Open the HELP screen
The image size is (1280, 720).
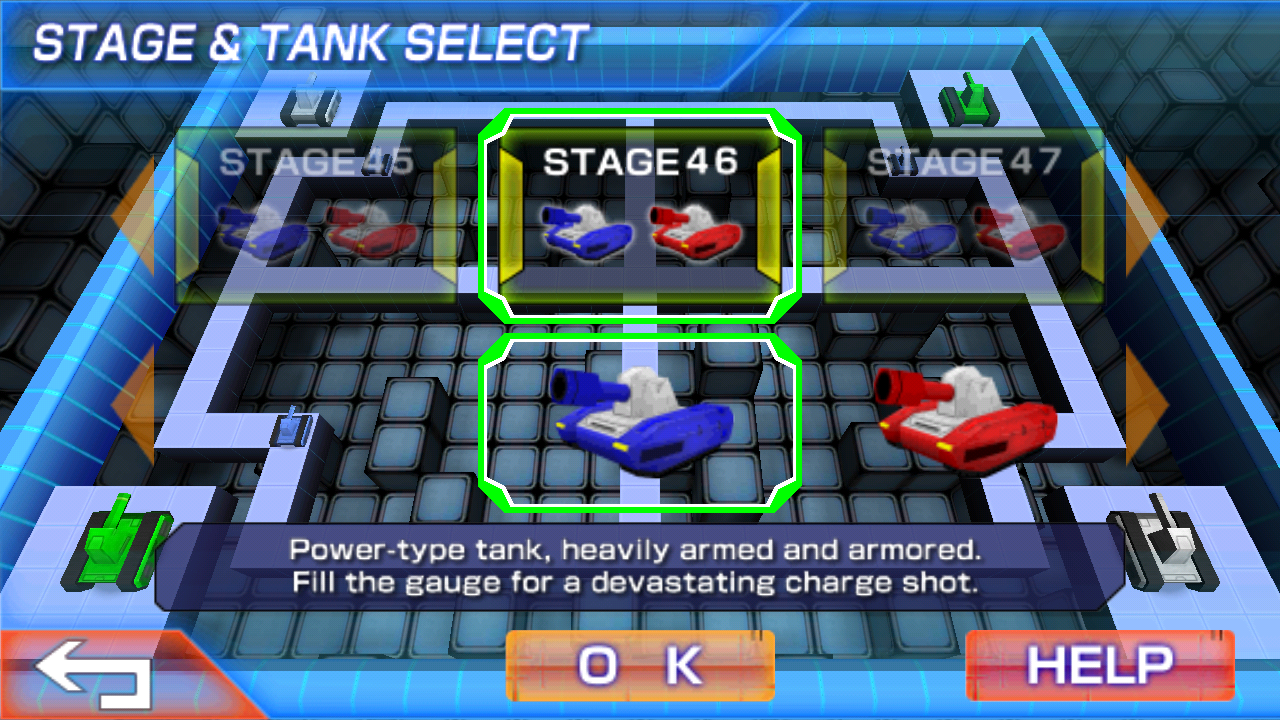pos(1100,663)
